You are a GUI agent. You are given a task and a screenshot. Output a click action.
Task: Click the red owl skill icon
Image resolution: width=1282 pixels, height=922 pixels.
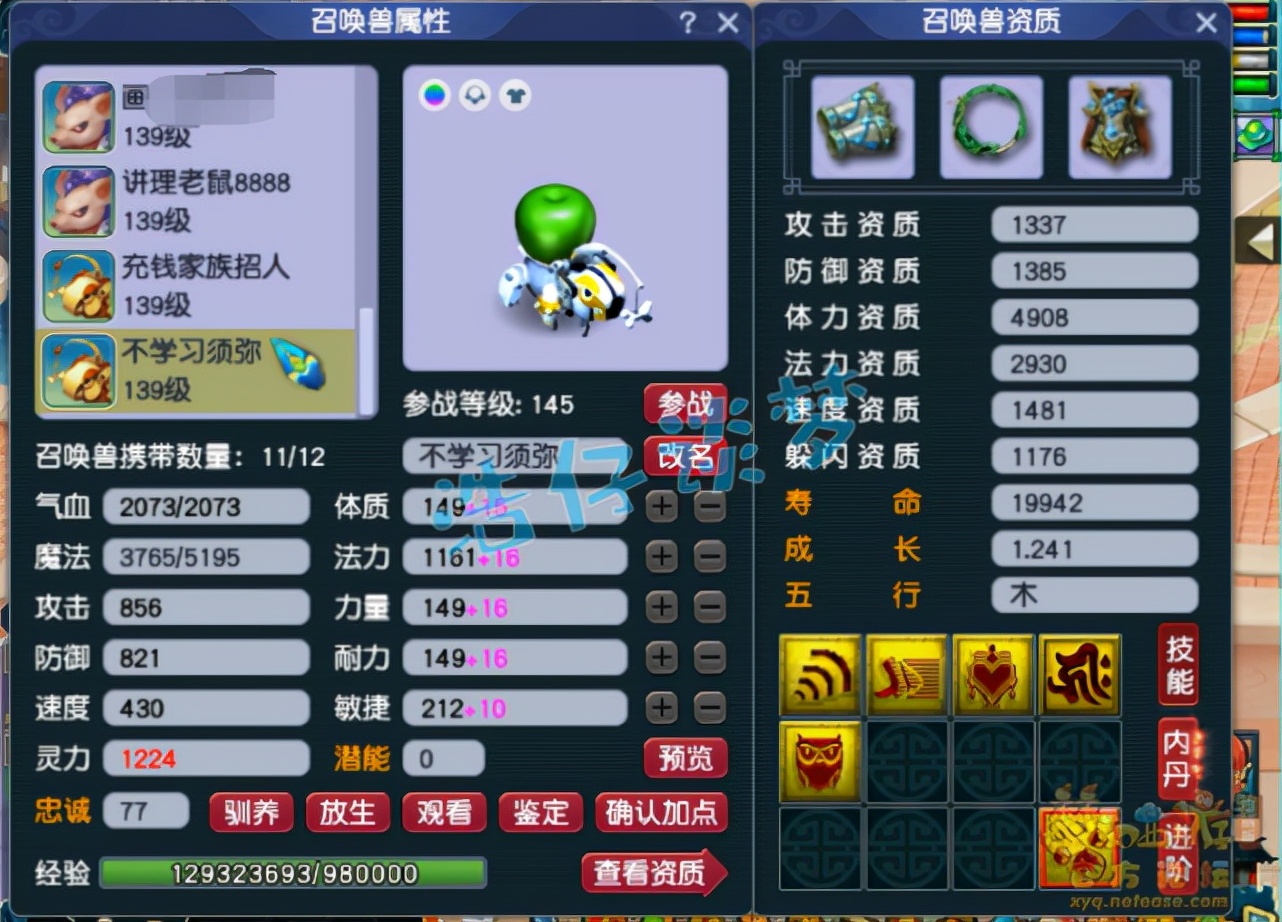(x=819, y=762)
